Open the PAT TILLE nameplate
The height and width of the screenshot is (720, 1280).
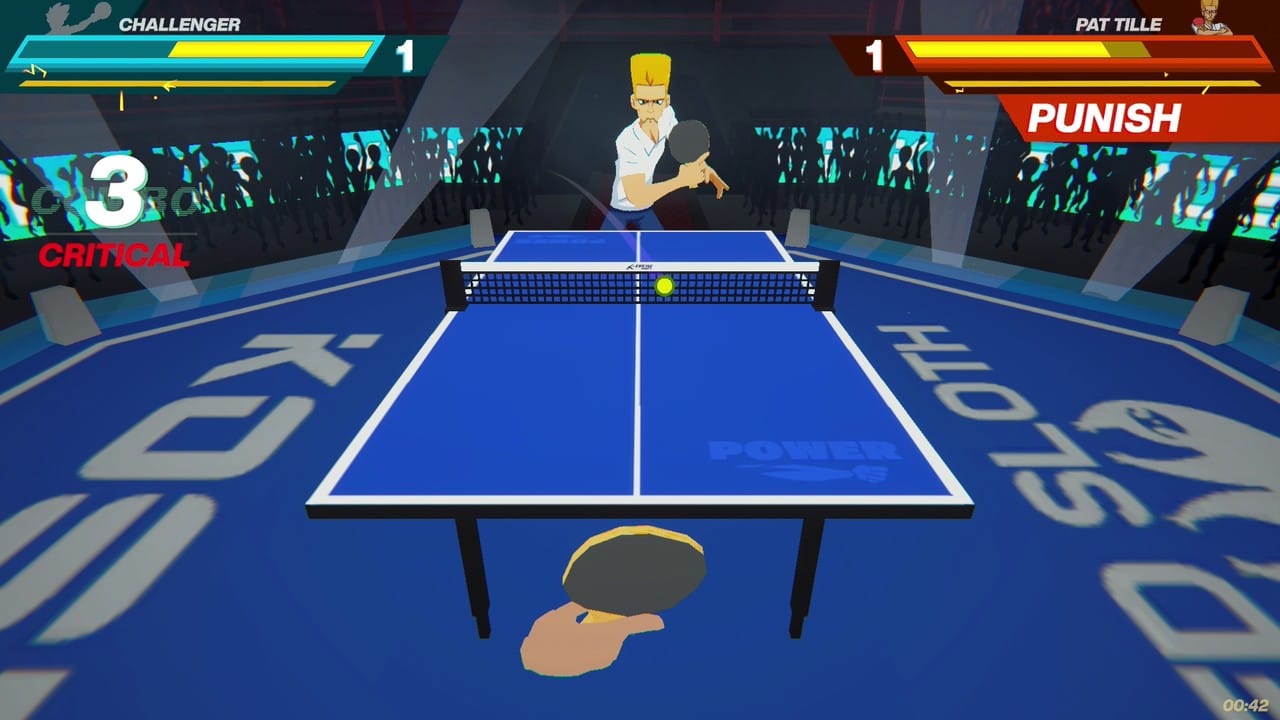(1117, 25)
